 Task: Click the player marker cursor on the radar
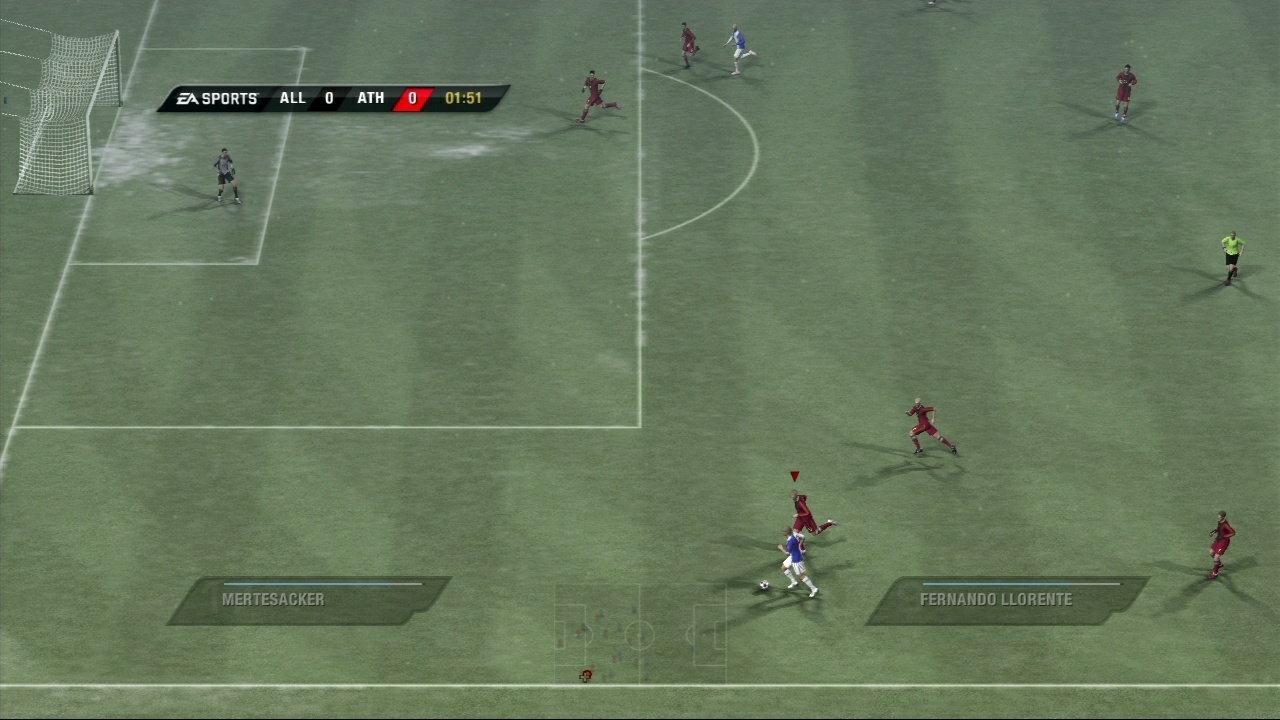click(585, 675)
